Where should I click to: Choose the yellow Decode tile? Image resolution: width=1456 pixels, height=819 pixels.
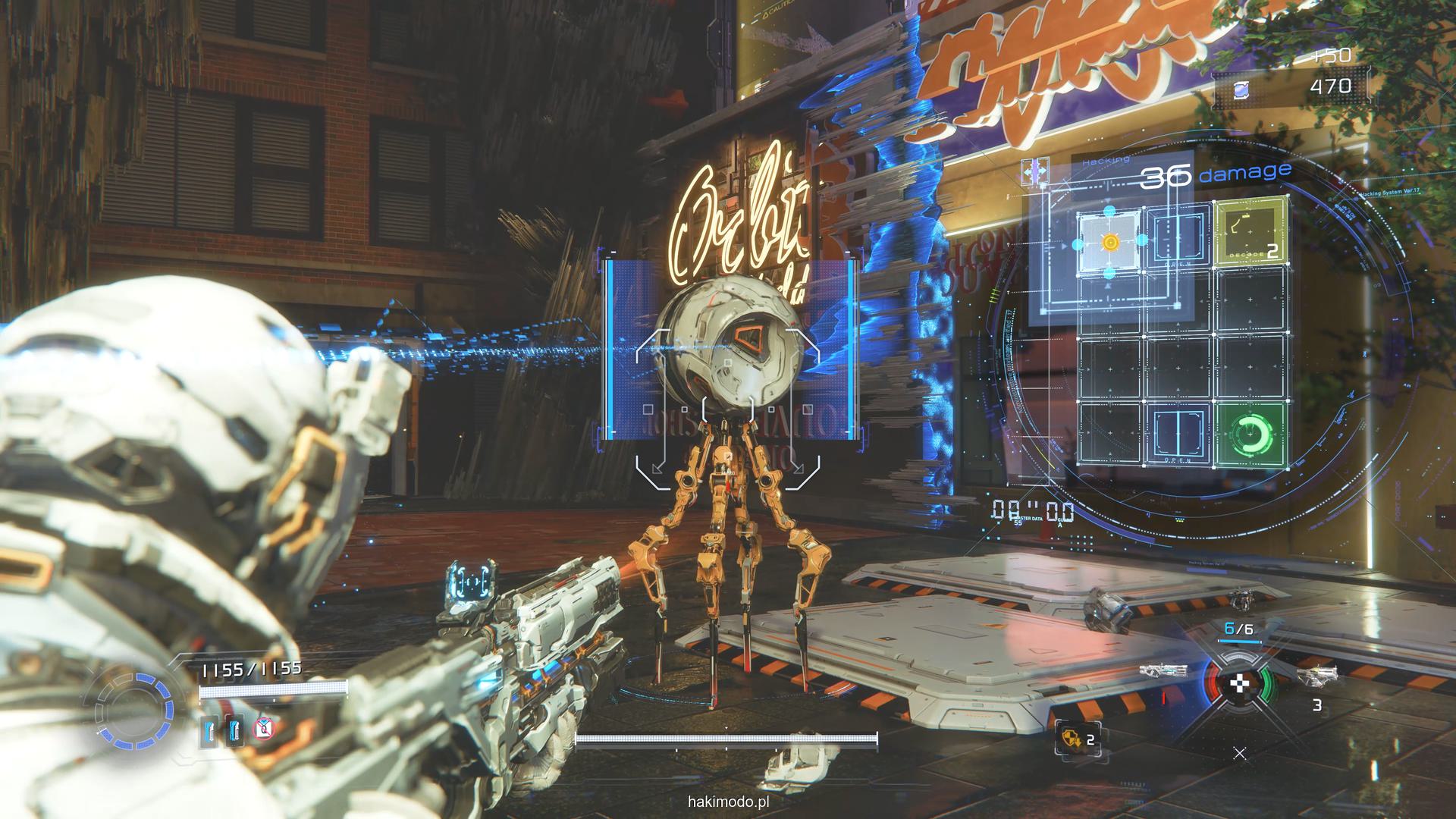pyautogui.click(x=1250, y=233)
